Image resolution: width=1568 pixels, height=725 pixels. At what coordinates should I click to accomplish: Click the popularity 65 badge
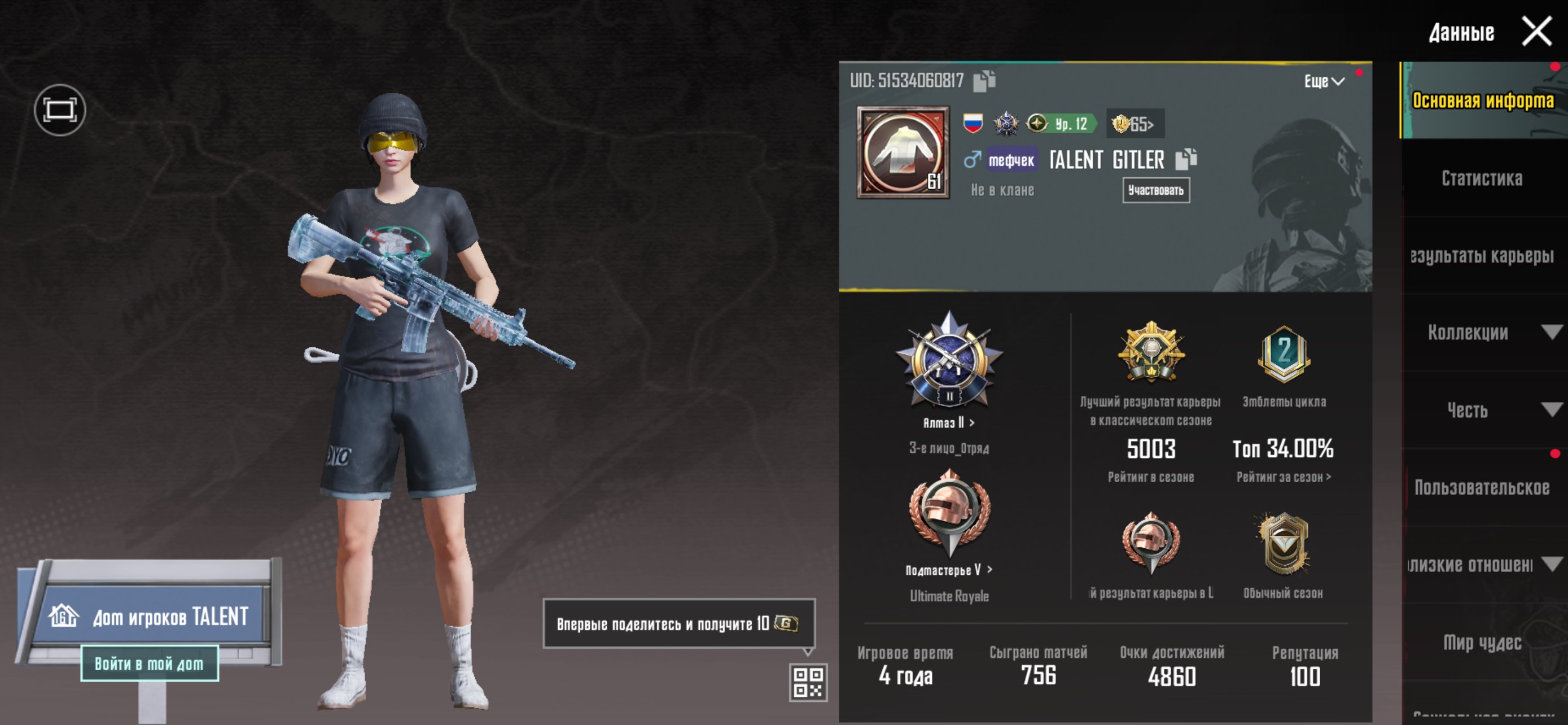(1133, 124)
